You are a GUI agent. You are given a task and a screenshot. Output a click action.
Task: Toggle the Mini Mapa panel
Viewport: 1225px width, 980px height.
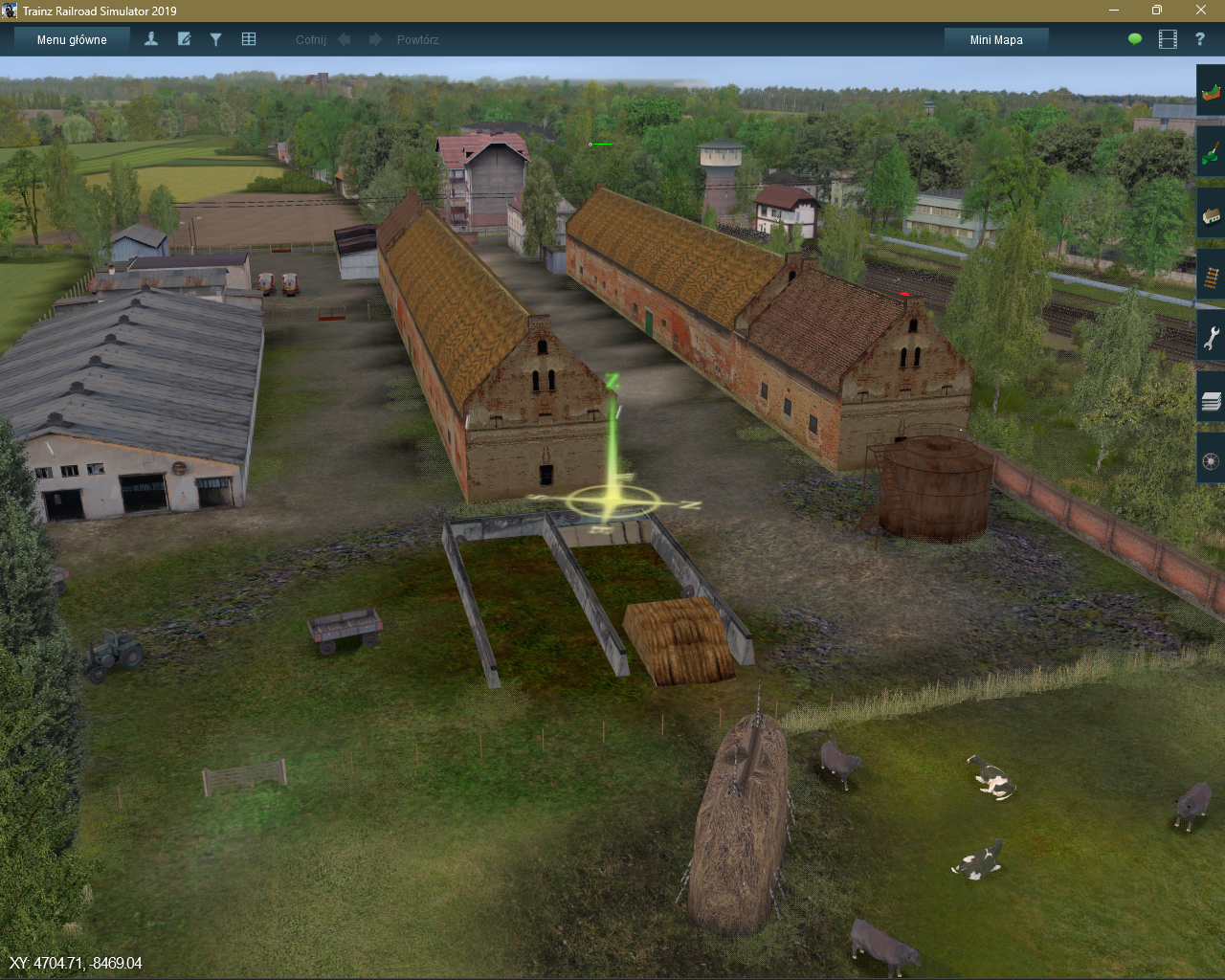click(x=996, y=39)
